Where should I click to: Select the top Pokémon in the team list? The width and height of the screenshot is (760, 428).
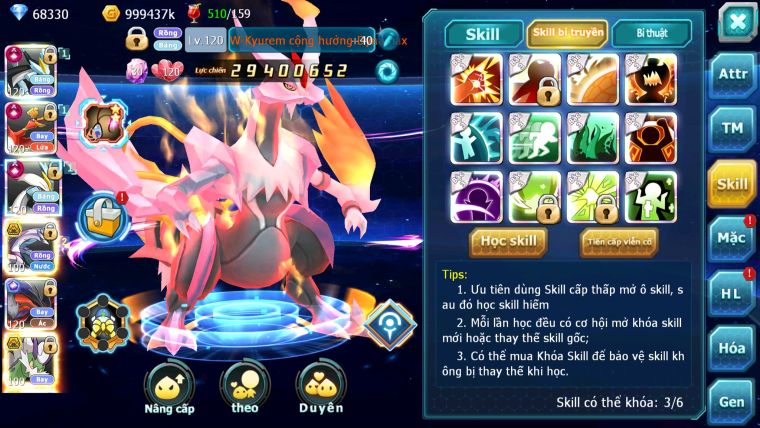pos(28,69)
